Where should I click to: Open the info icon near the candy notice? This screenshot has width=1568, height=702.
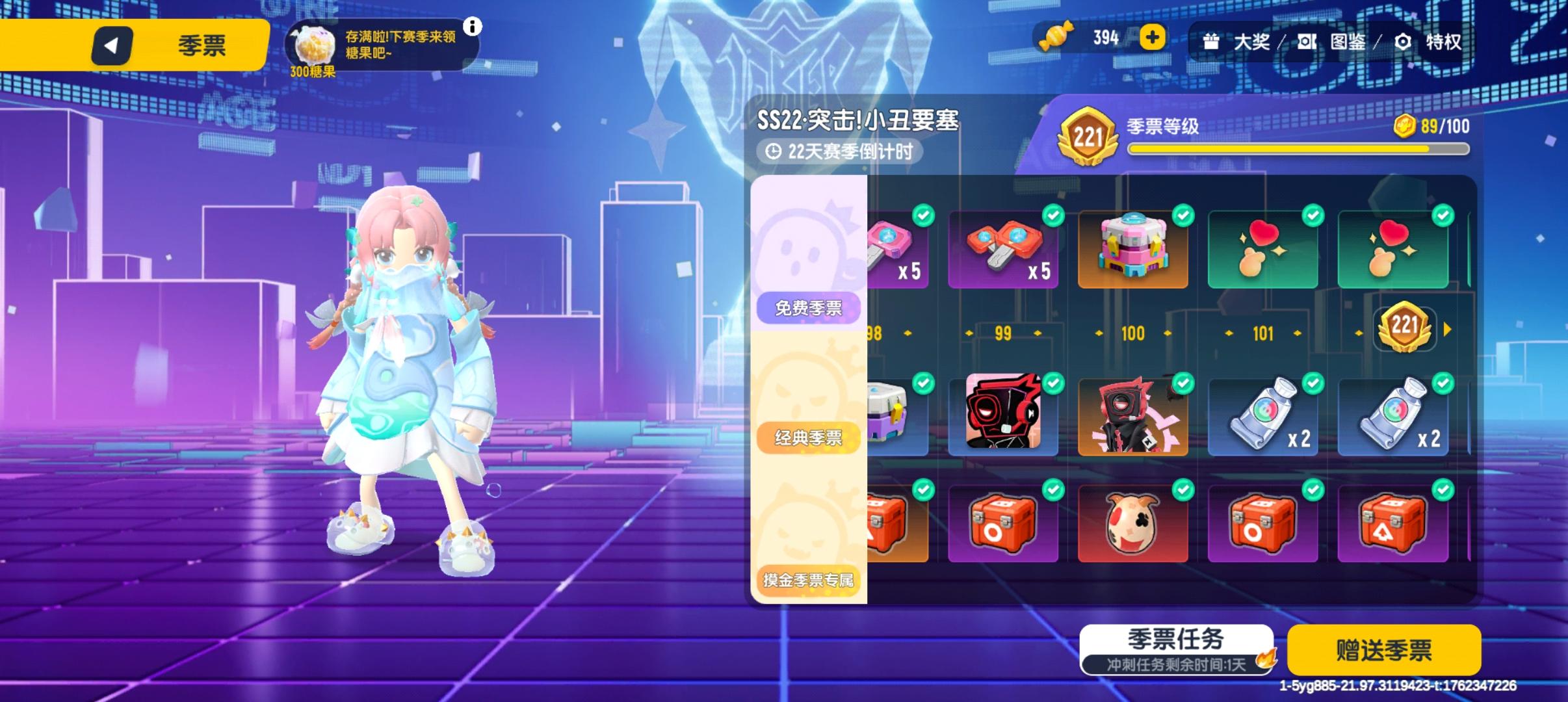click(473, 27)
